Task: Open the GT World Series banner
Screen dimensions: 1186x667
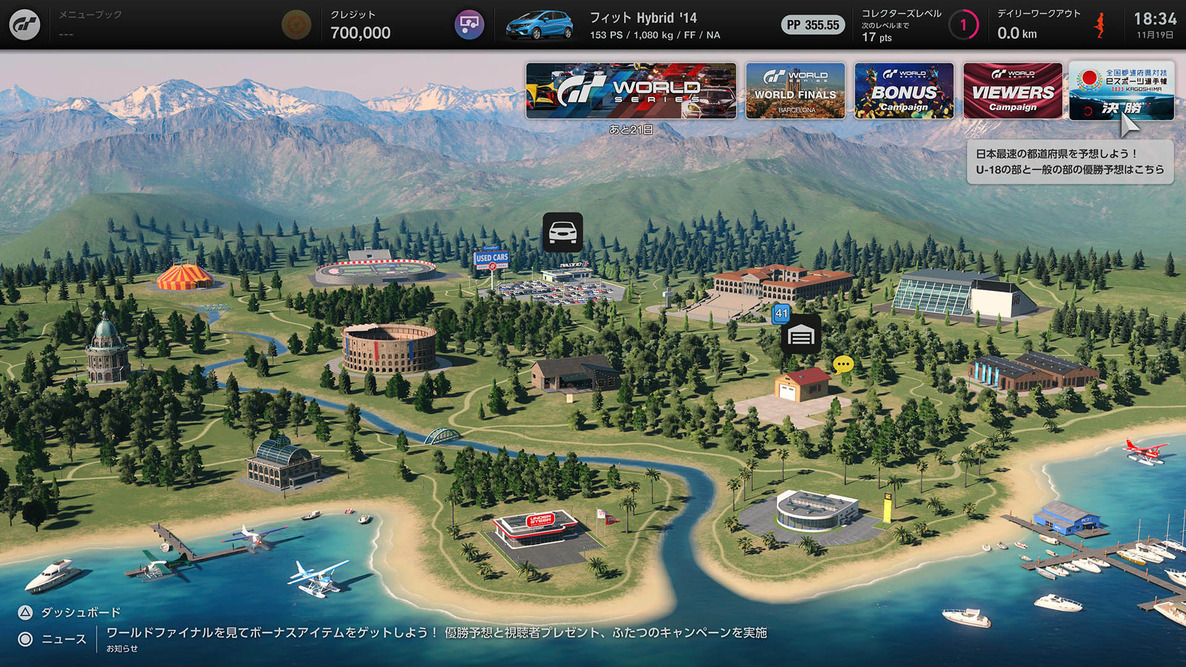Action: (x=631, y=91)
